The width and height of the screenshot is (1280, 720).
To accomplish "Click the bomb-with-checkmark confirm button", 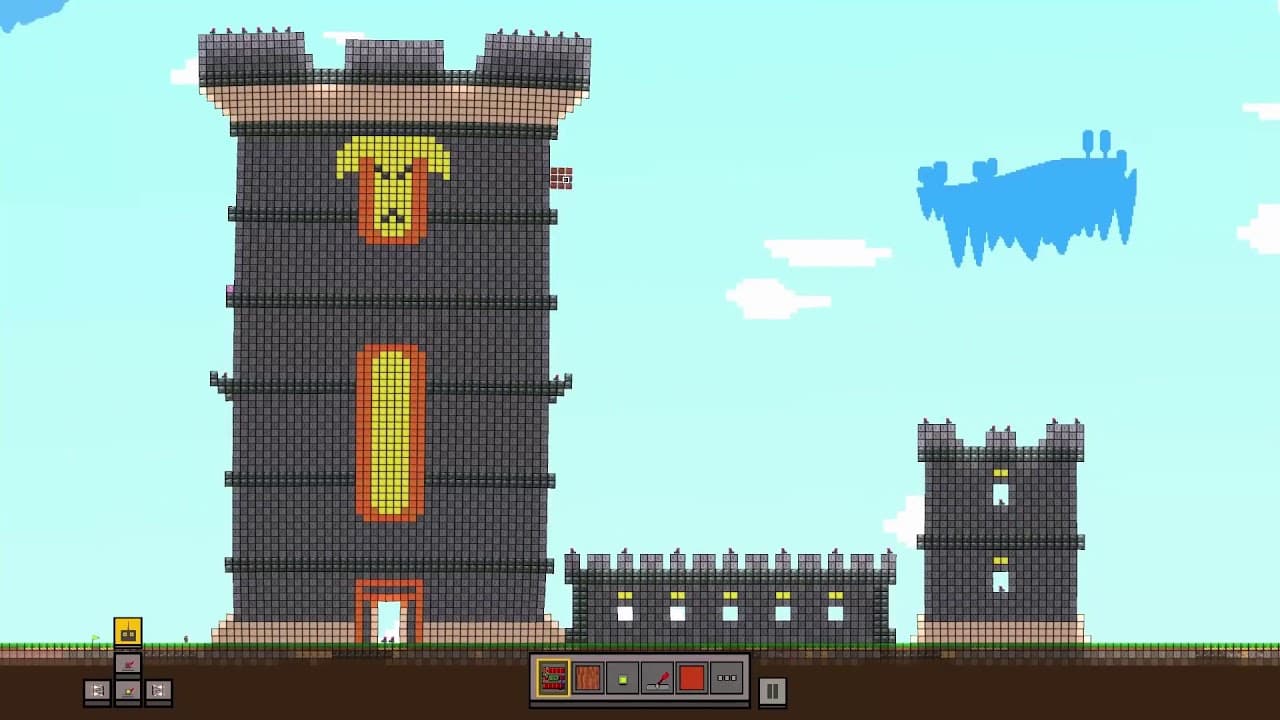I will [x=127, y=690].
